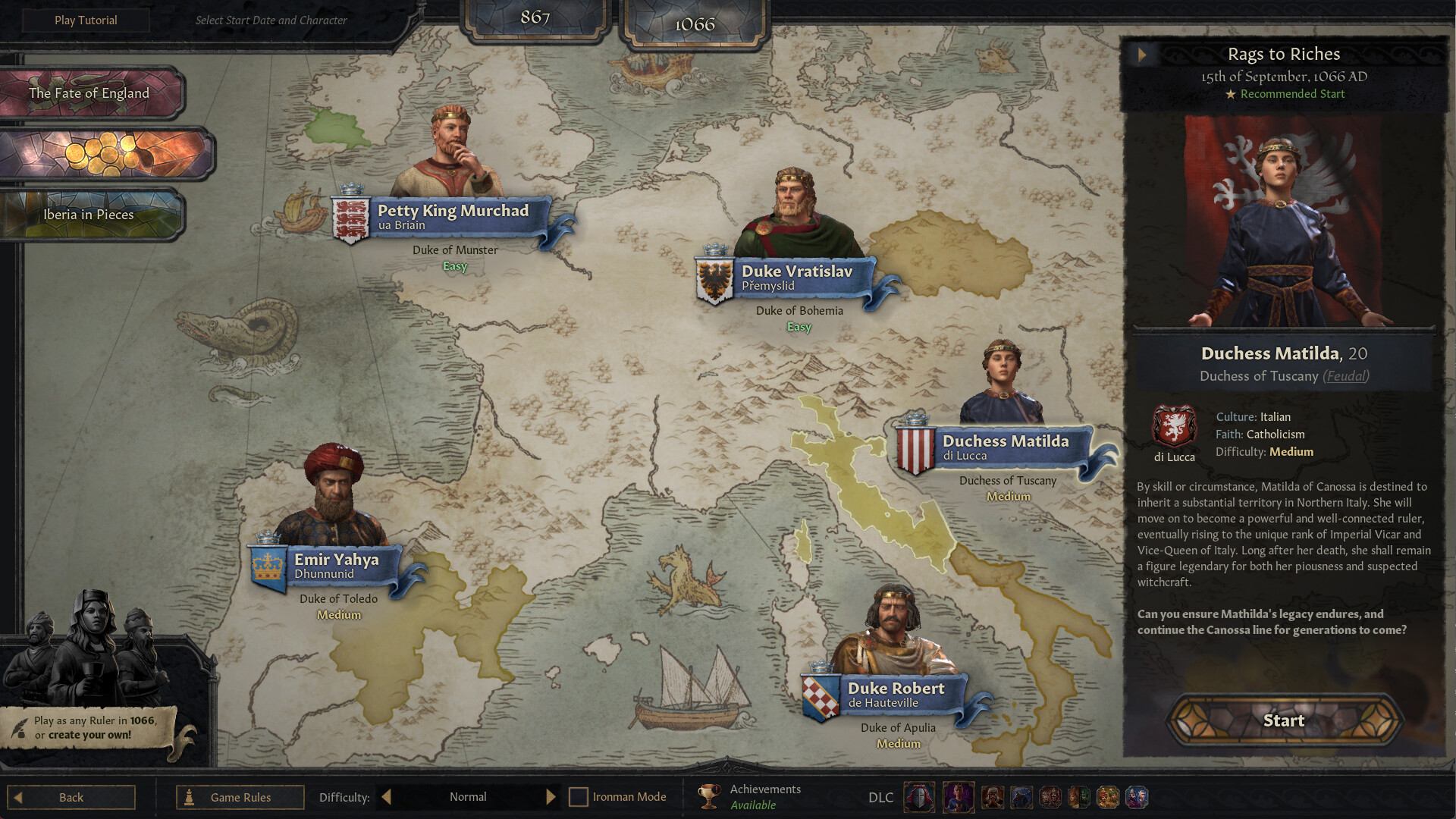Click the Achievements trophy icon
Image resolution: width=1456 pixels, height=819 pixels.
[x=708, y=796]
